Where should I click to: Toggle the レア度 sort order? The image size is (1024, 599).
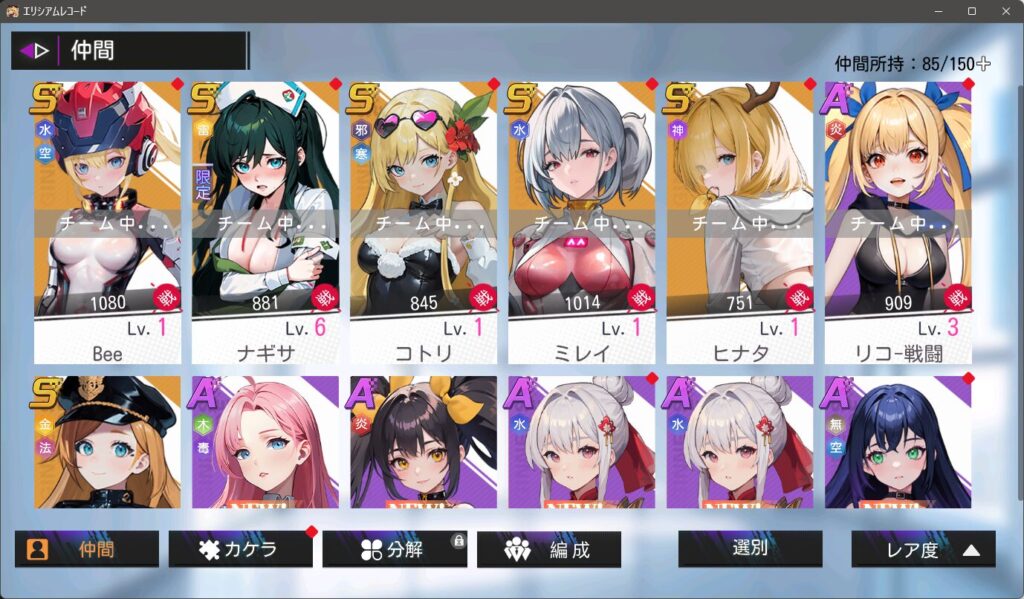[x=923, y=549]
